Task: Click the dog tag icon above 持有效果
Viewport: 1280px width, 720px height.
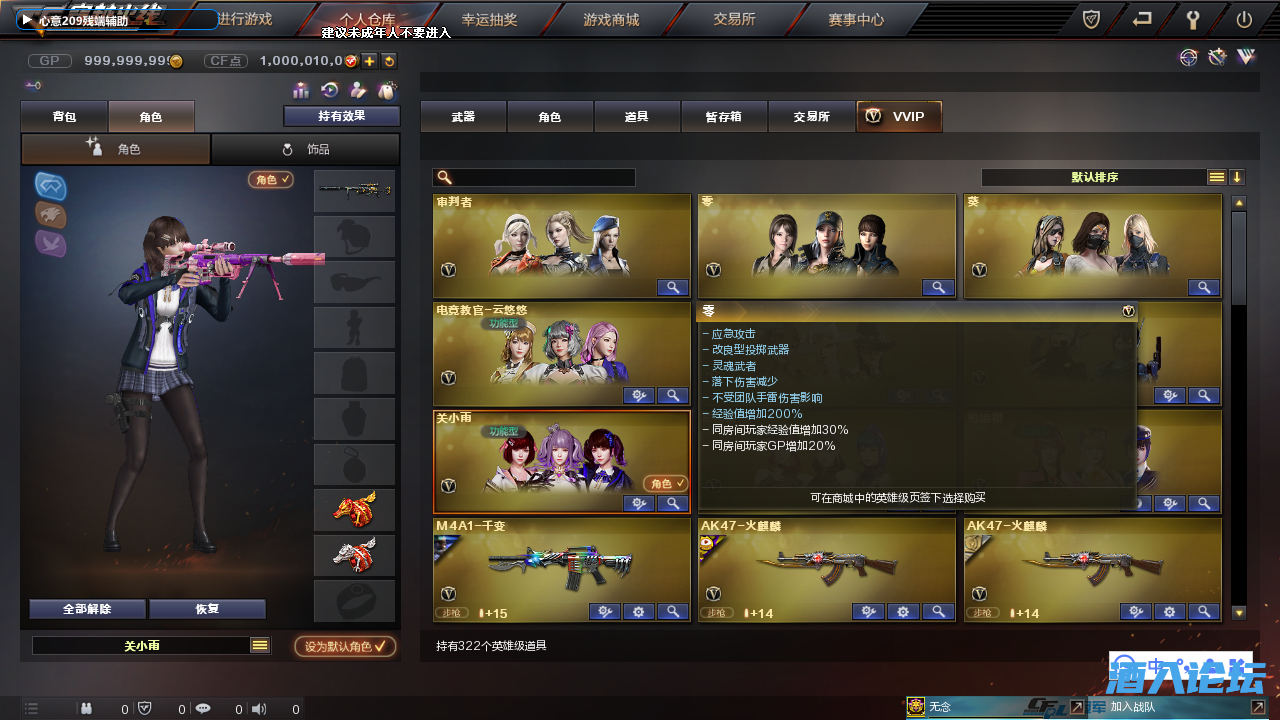Action: click(387, 90)
